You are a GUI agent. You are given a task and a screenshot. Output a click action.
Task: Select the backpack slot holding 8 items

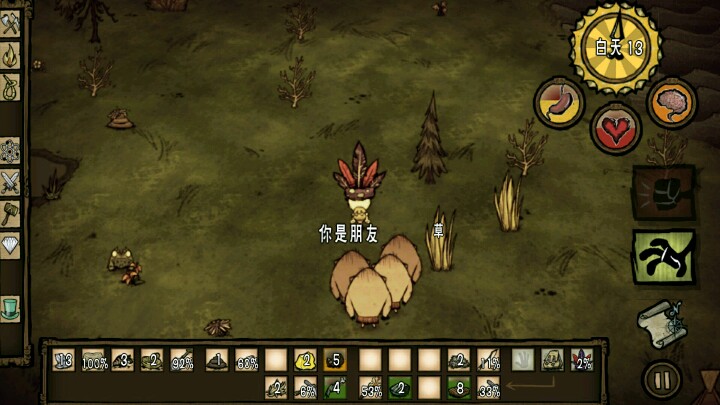click(459, 387)
